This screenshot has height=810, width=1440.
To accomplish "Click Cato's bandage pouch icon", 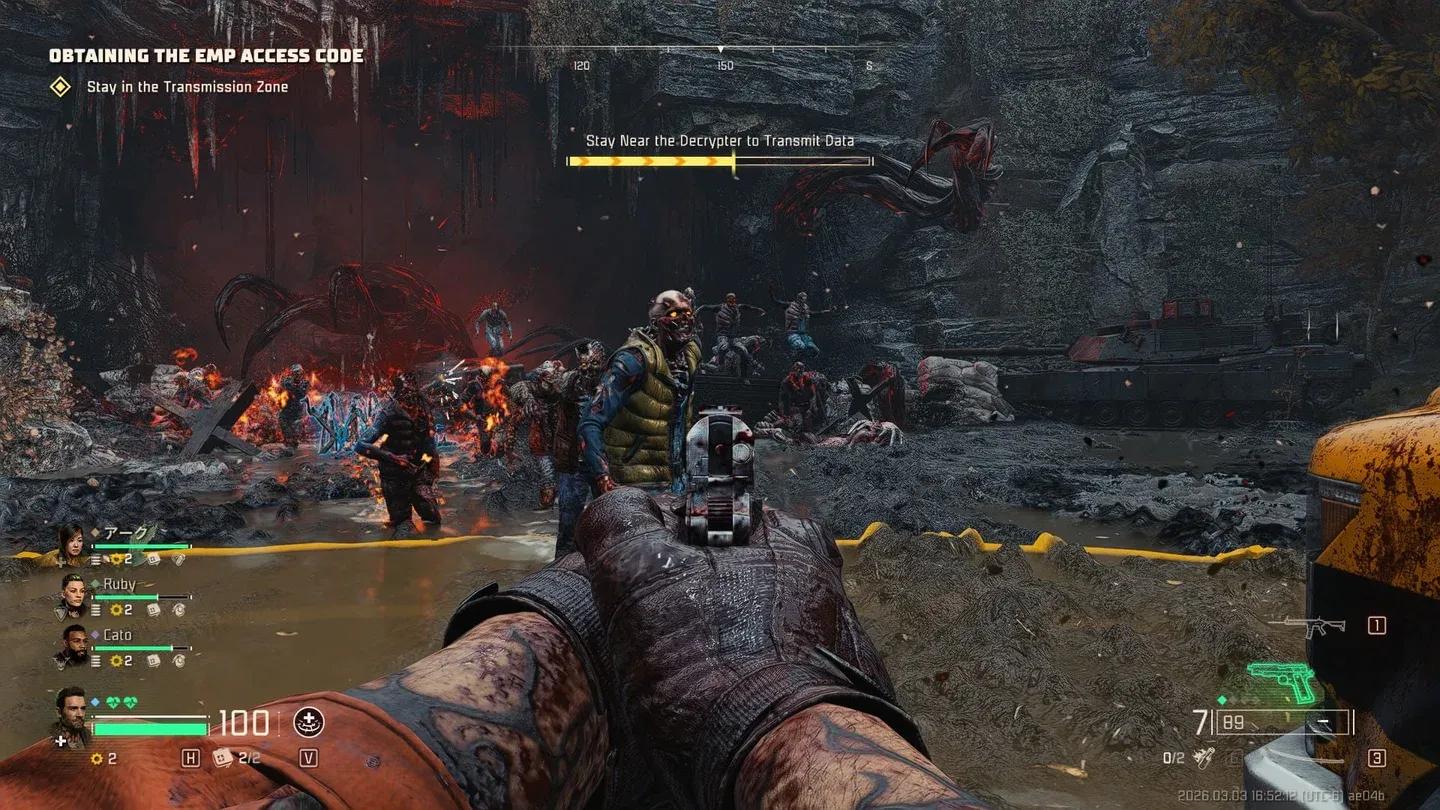I will click(151, 660).
